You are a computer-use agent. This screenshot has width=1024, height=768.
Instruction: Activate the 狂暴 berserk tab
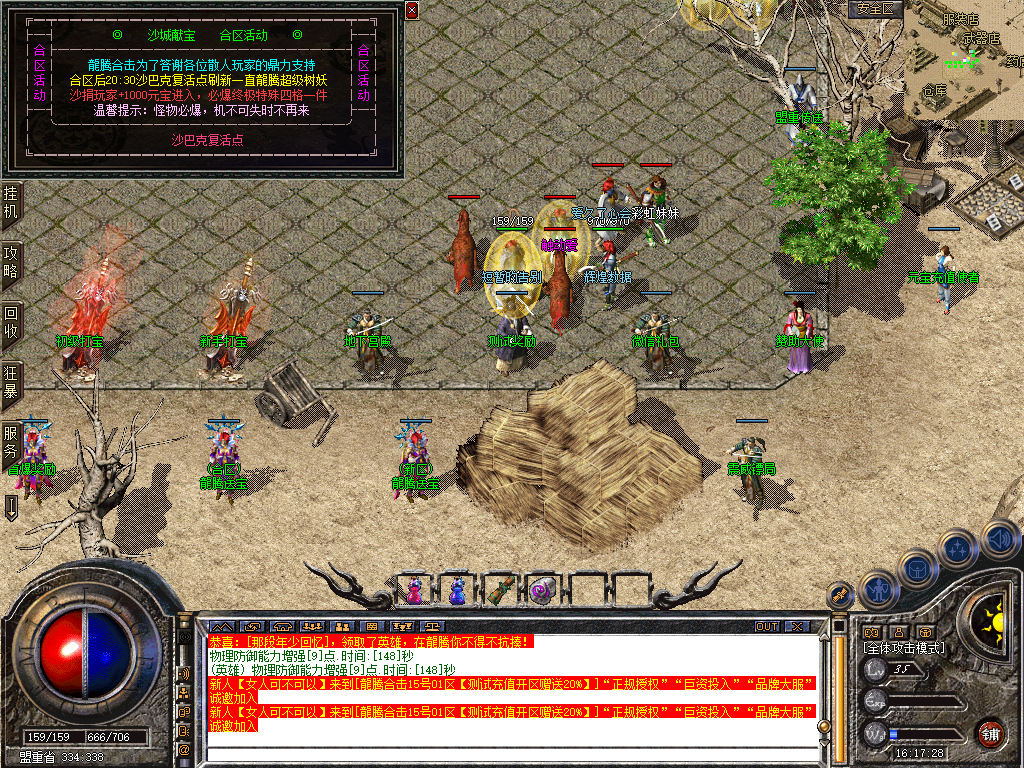click(x=11, y=381)
